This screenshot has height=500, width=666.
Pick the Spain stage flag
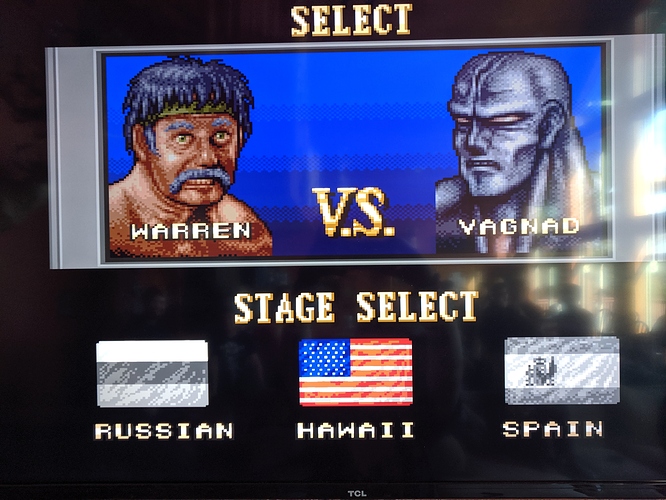(561, 370)
